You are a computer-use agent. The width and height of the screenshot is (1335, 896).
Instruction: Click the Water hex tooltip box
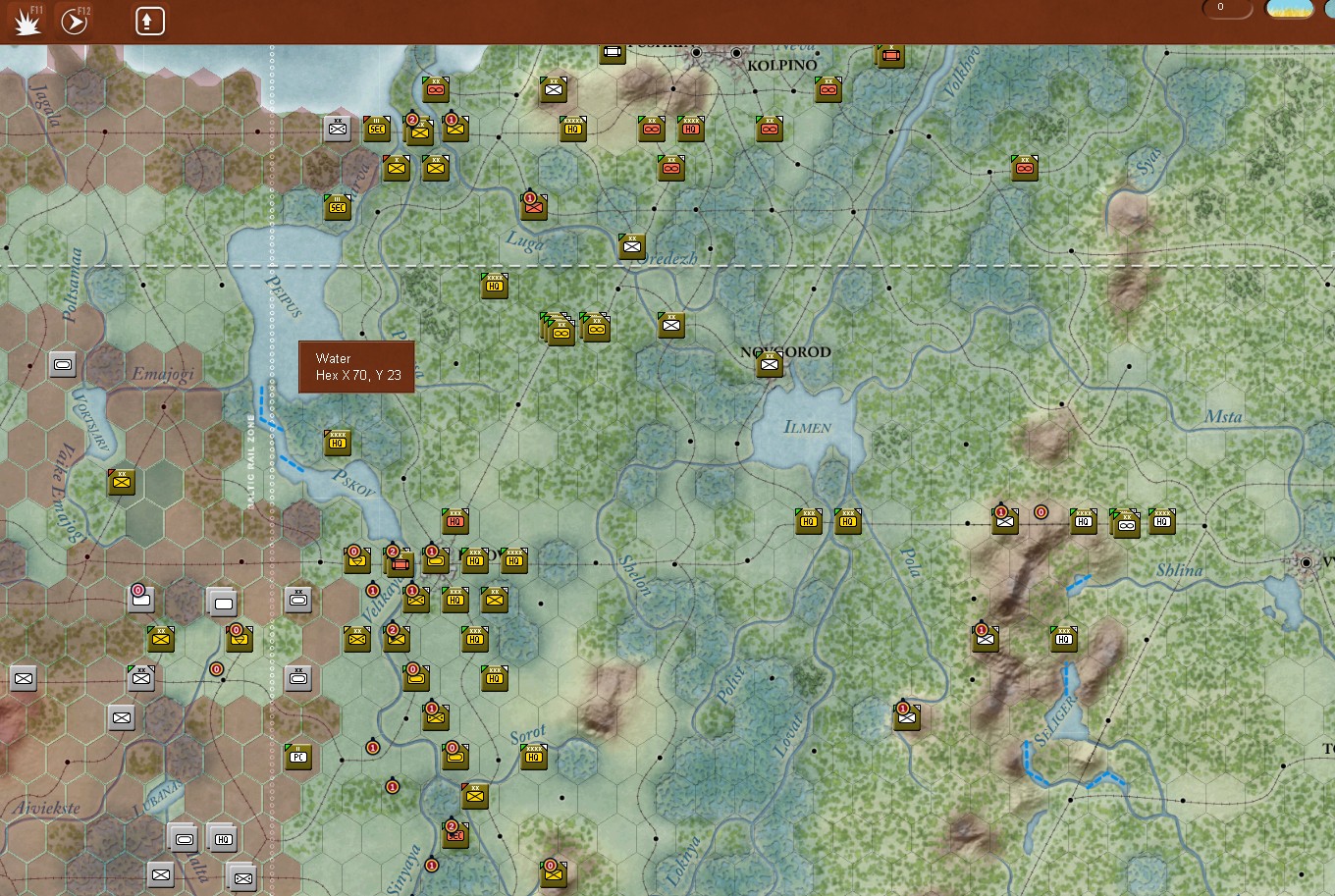(x=355, y=366)
